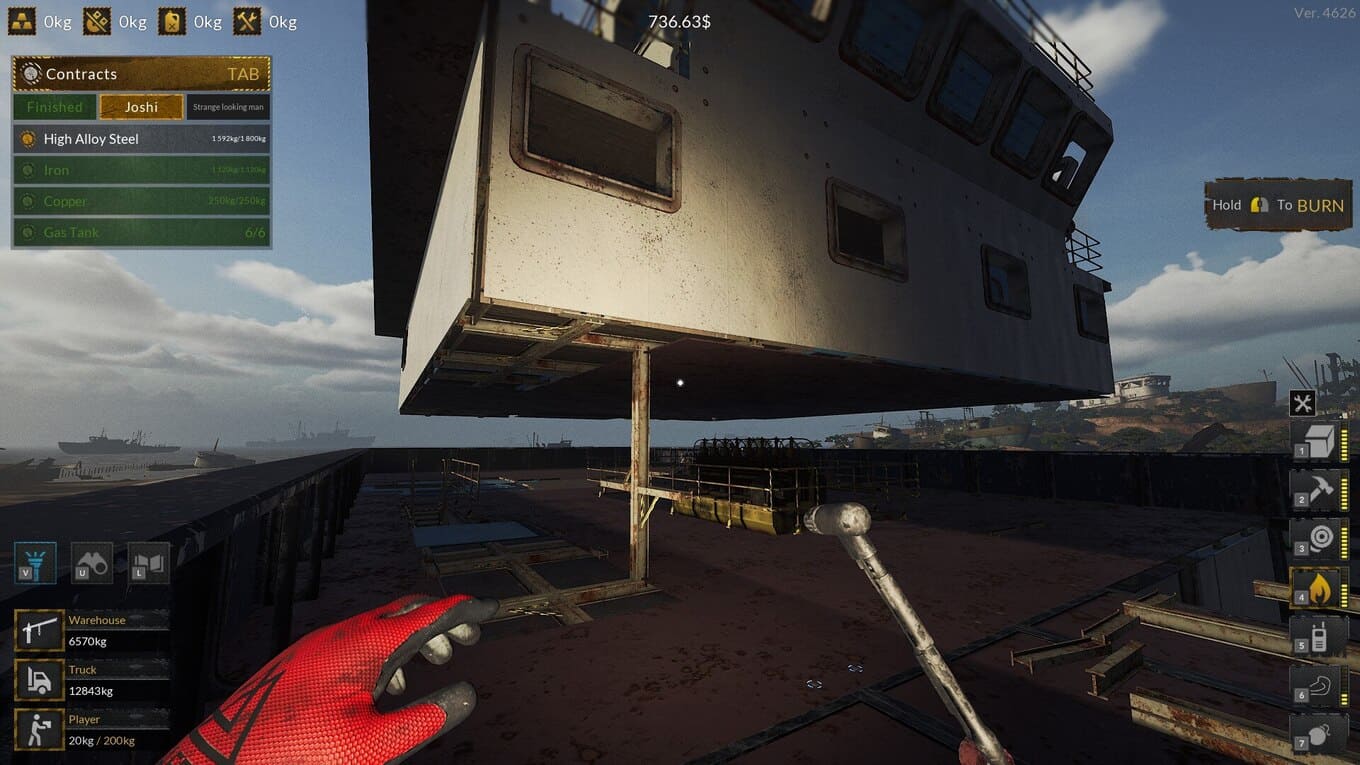
Task: Select the High Alloy Steel contract row
Action: [x=141, y=139]
